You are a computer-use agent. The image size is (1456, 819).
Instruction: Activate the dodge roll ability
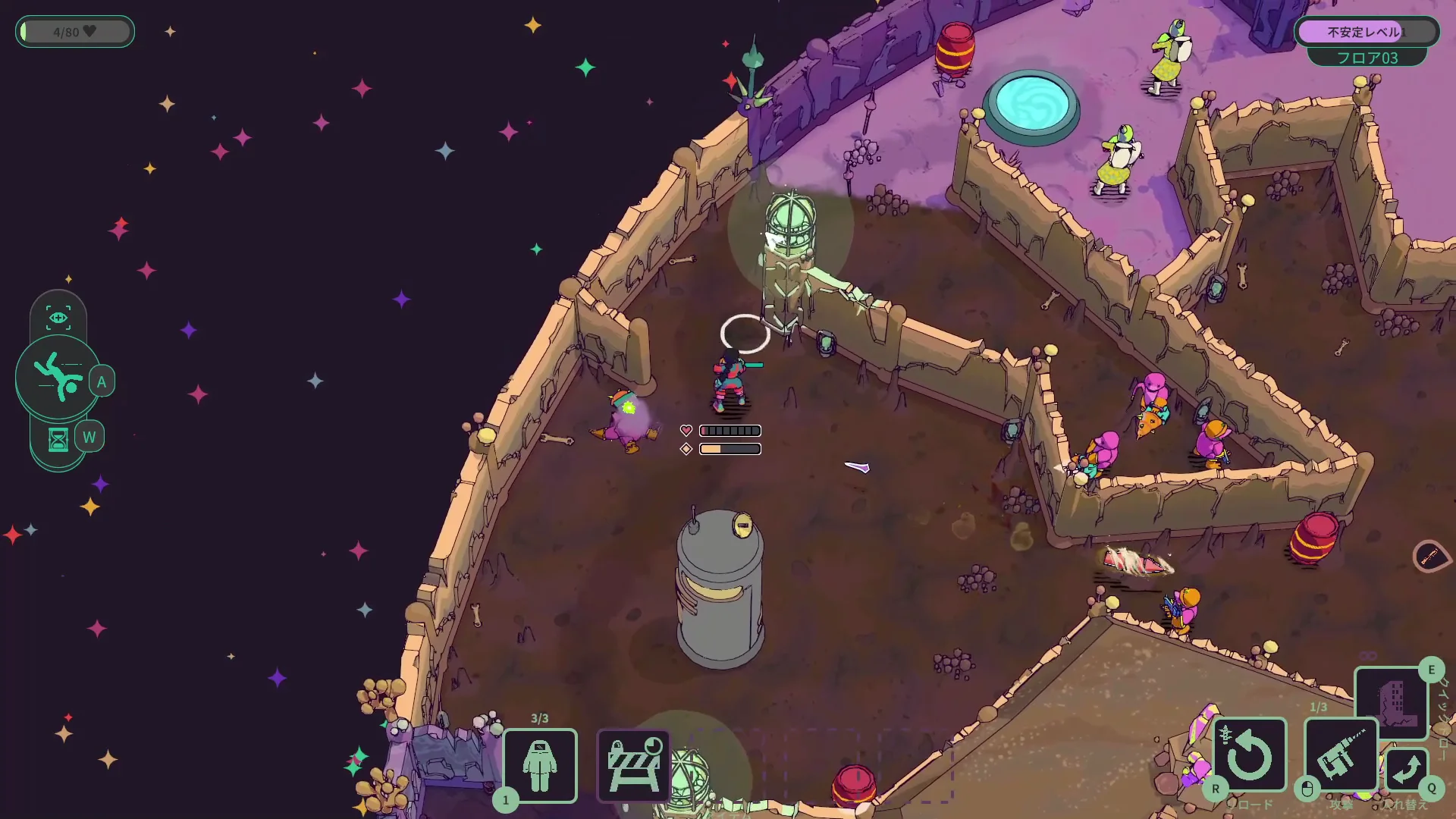pos(58,377)
